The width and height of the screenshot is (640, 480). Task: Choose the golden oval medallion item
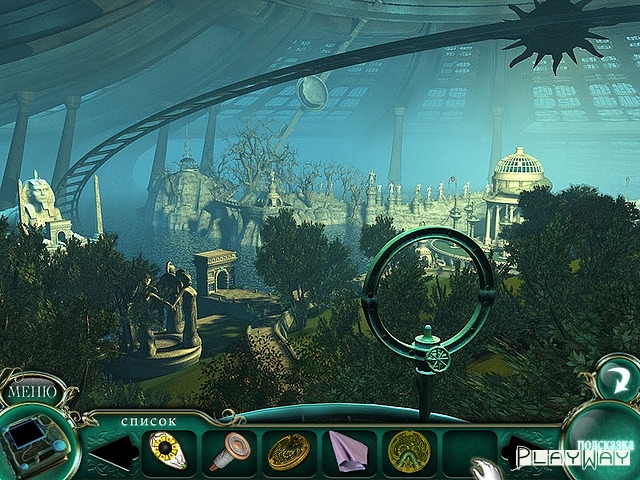289,452
